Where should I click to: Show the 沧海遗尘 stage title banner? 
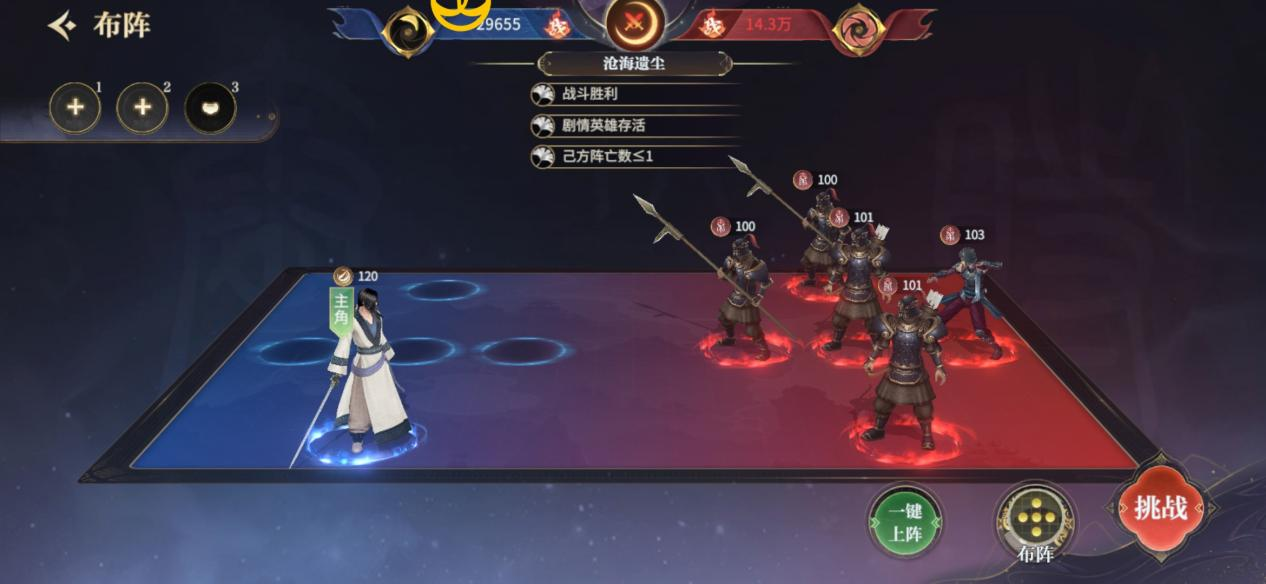pos(635,64)
